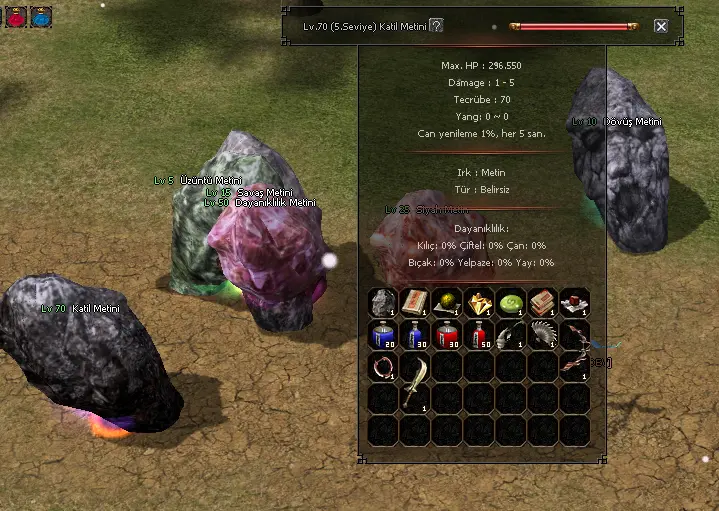The width and height of the screenshot is (719, 511).
Task: Select the red bow weapon item
Action: tap(575, 350)
